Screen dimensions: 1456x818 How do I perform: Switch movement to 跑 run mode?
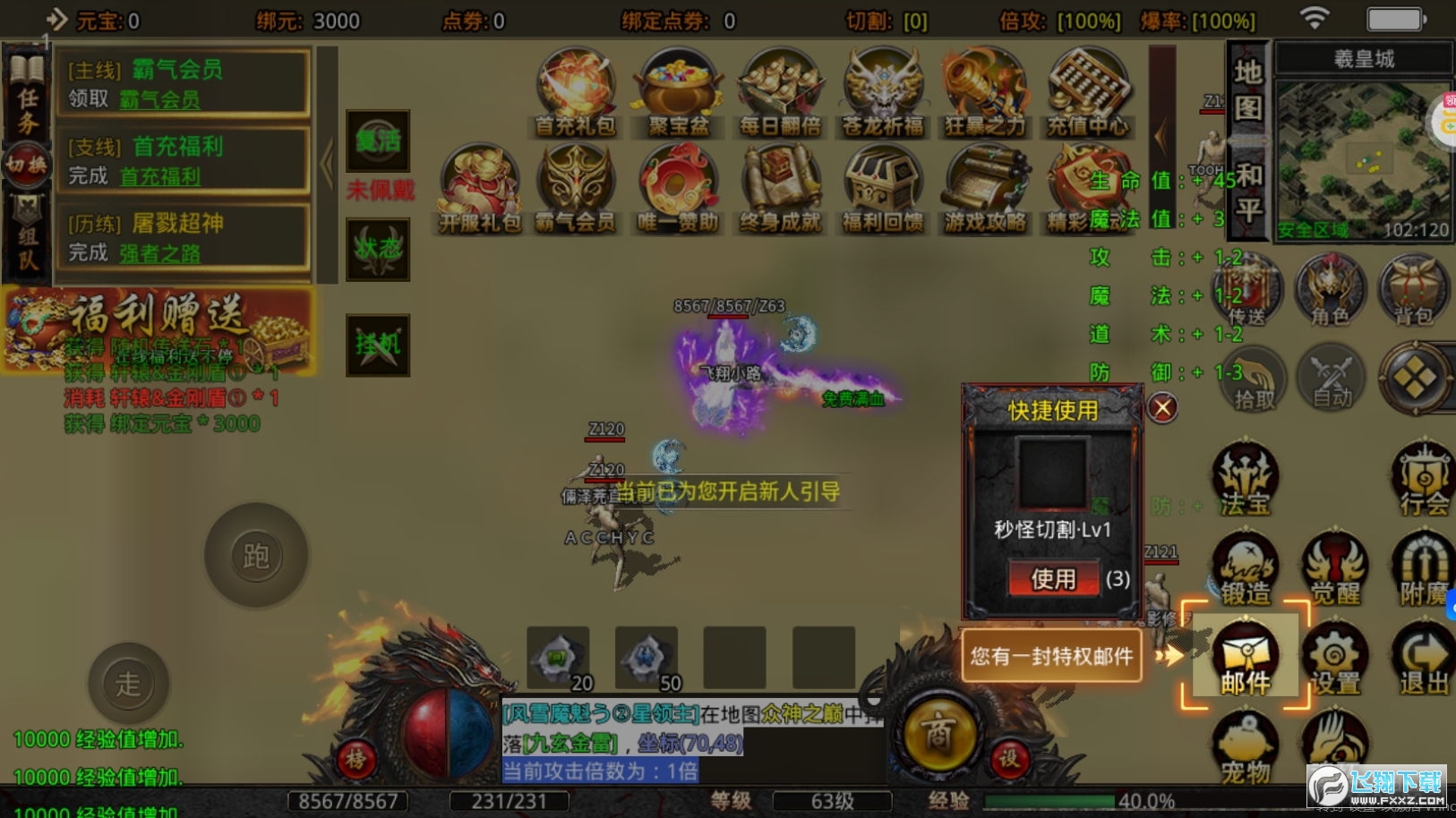click(x=256, y=555)
